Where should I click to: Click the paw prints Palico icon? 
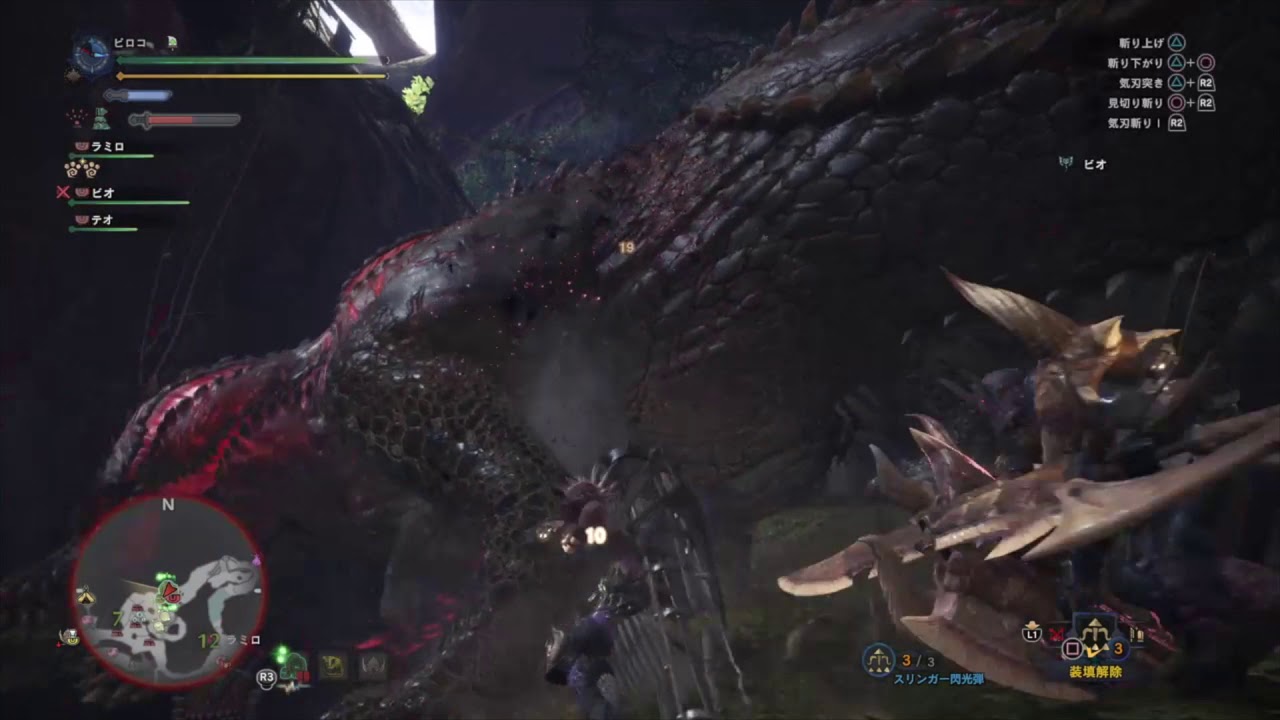[81, 168]
